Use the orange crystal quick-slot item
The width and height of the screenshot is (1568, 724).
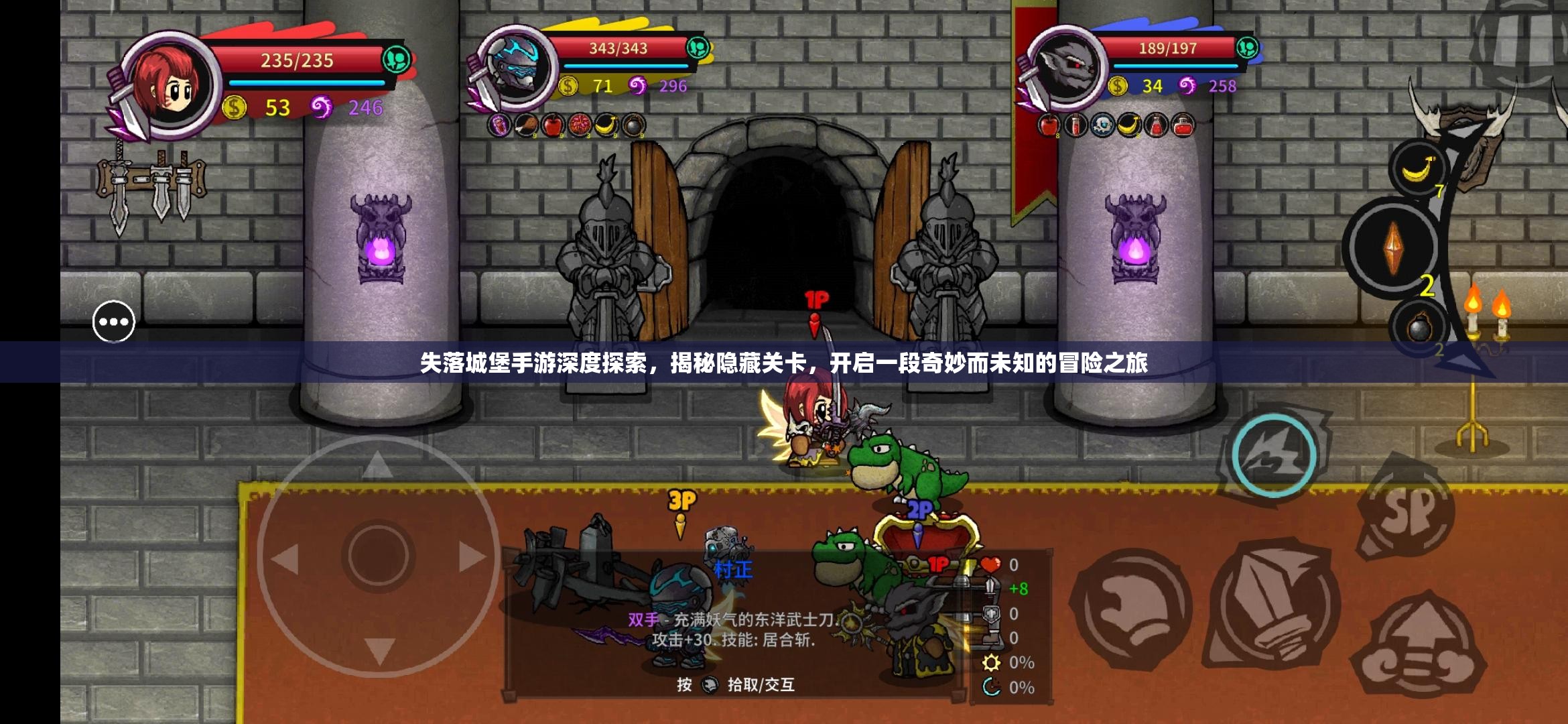[x=1393, y=247]
